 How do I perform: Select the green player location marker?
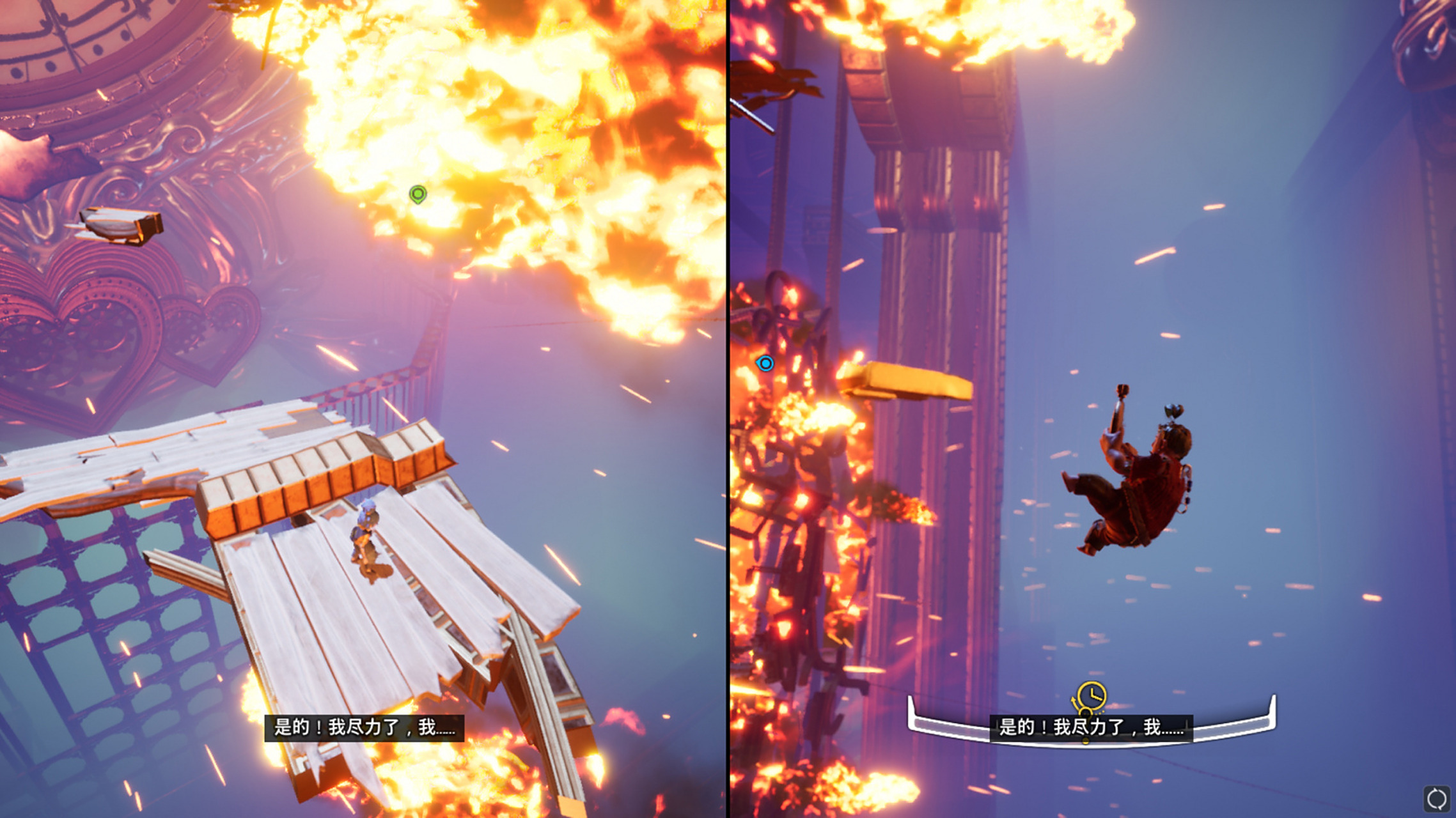pyautogui.click(x=418, y=194)
